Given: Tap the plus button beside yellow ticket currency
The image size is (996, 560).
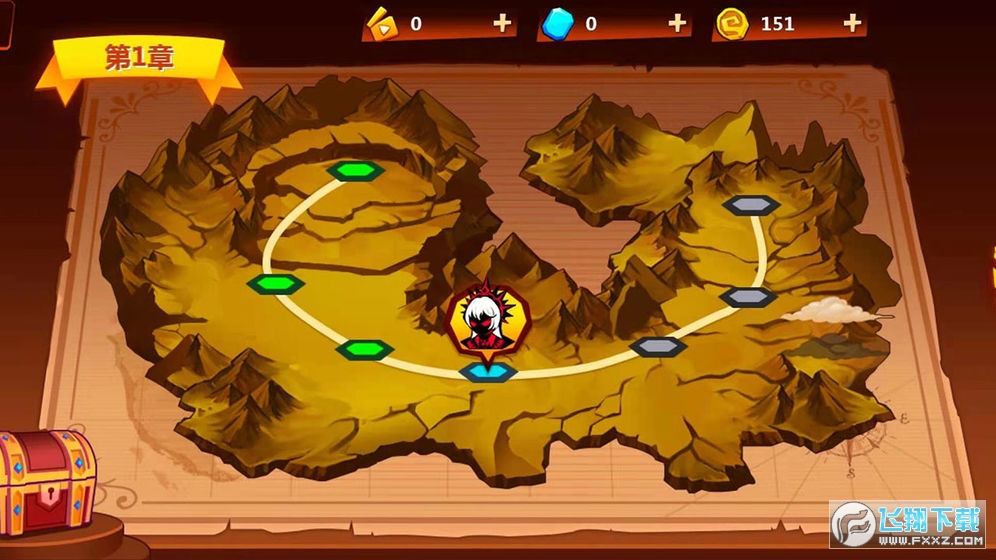Looking at the screenshot, I should coord(502,23).
